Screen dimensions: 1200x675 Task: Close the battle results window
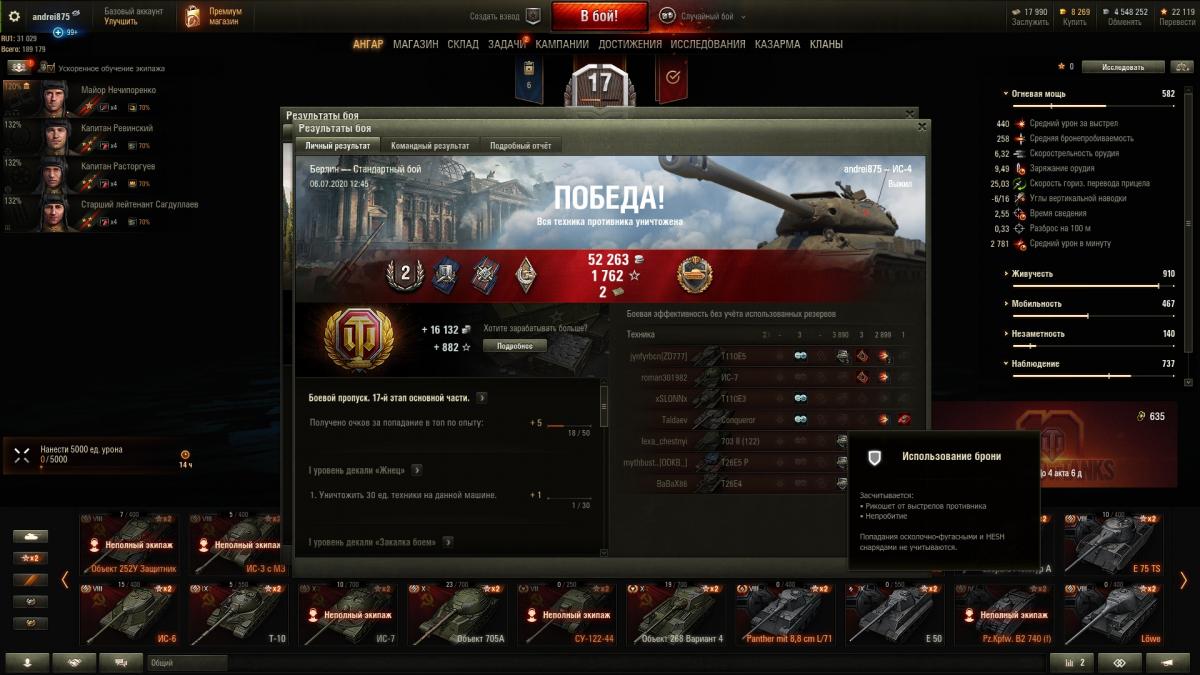tap(922, 127)
